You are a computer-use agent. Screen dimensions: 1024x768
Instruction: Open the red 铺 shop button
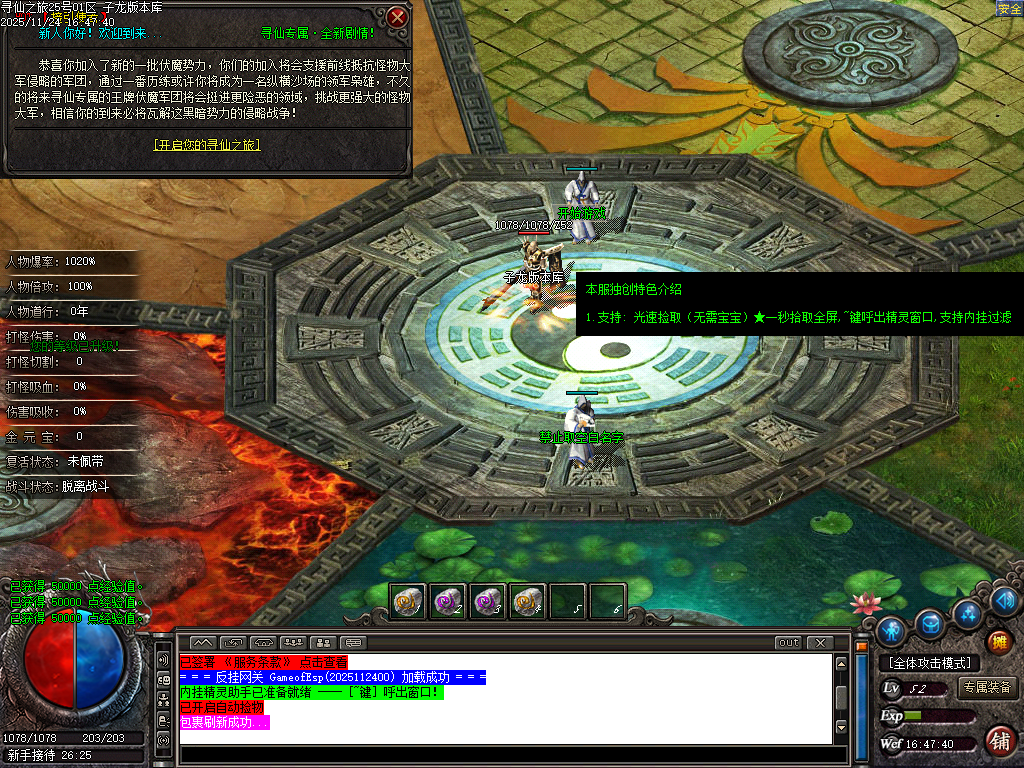[x=998, y=741]
